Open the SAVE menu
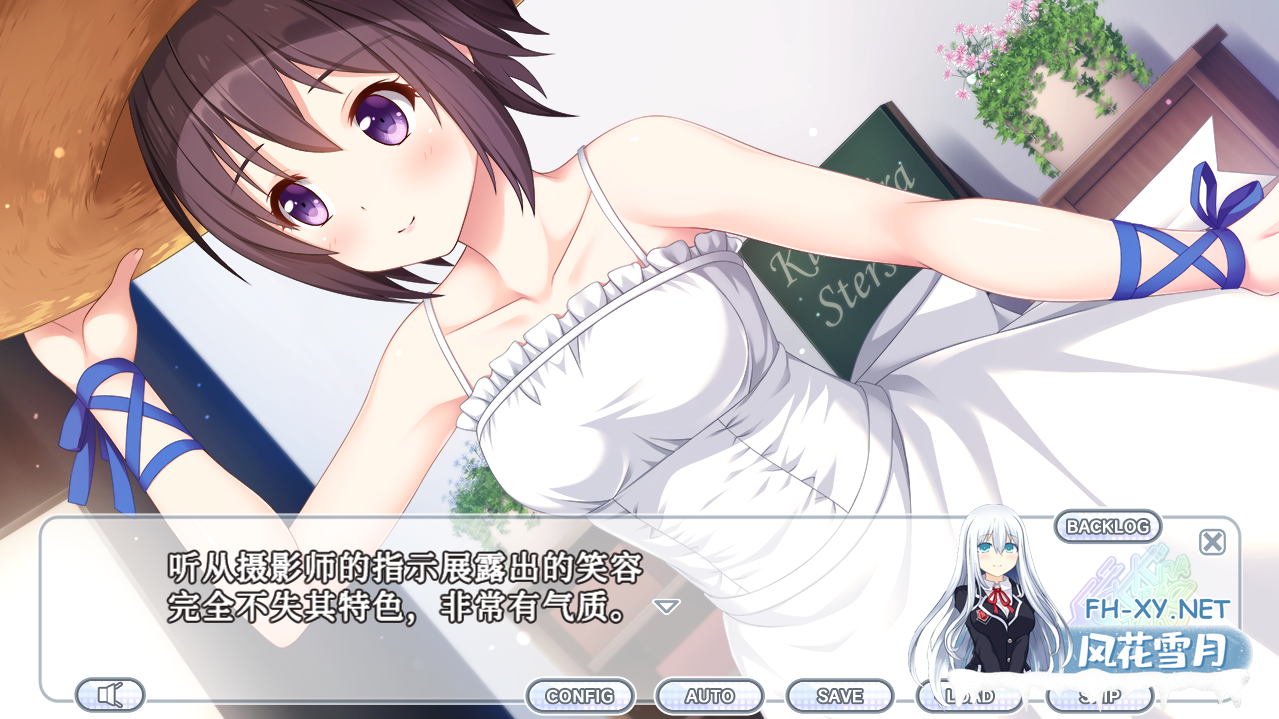Viewport: 1279px width, 719px height. [839, 696]
